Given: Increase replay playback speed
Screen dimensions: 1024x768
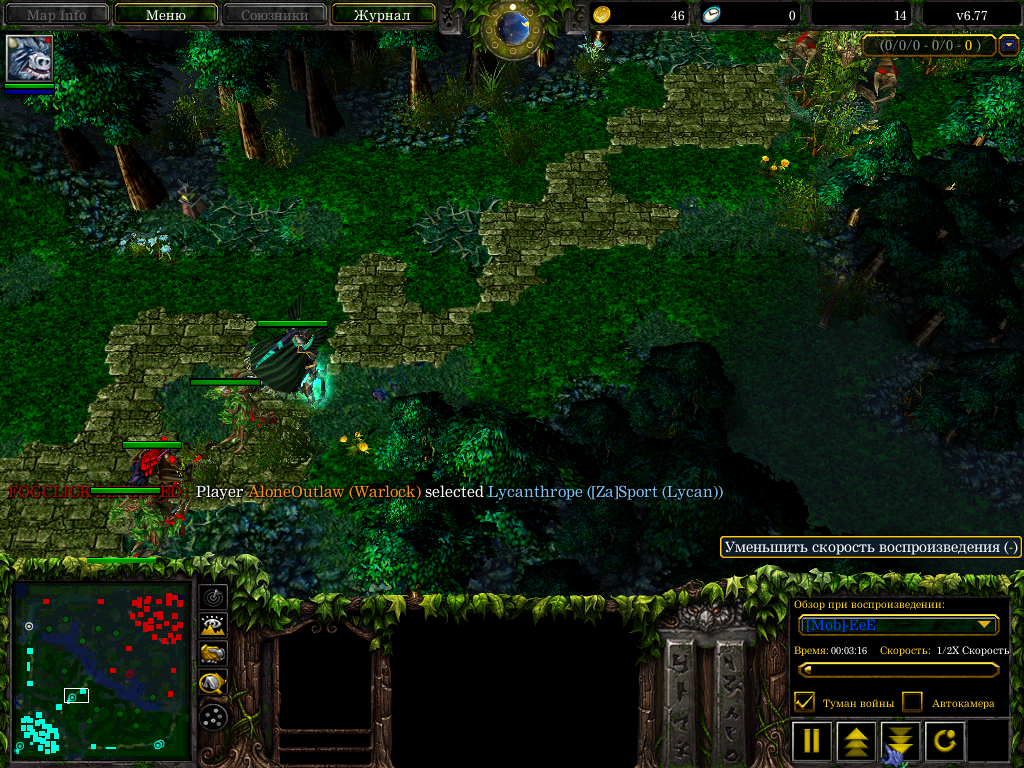Looking at the screenshot, I should [856, 741].
